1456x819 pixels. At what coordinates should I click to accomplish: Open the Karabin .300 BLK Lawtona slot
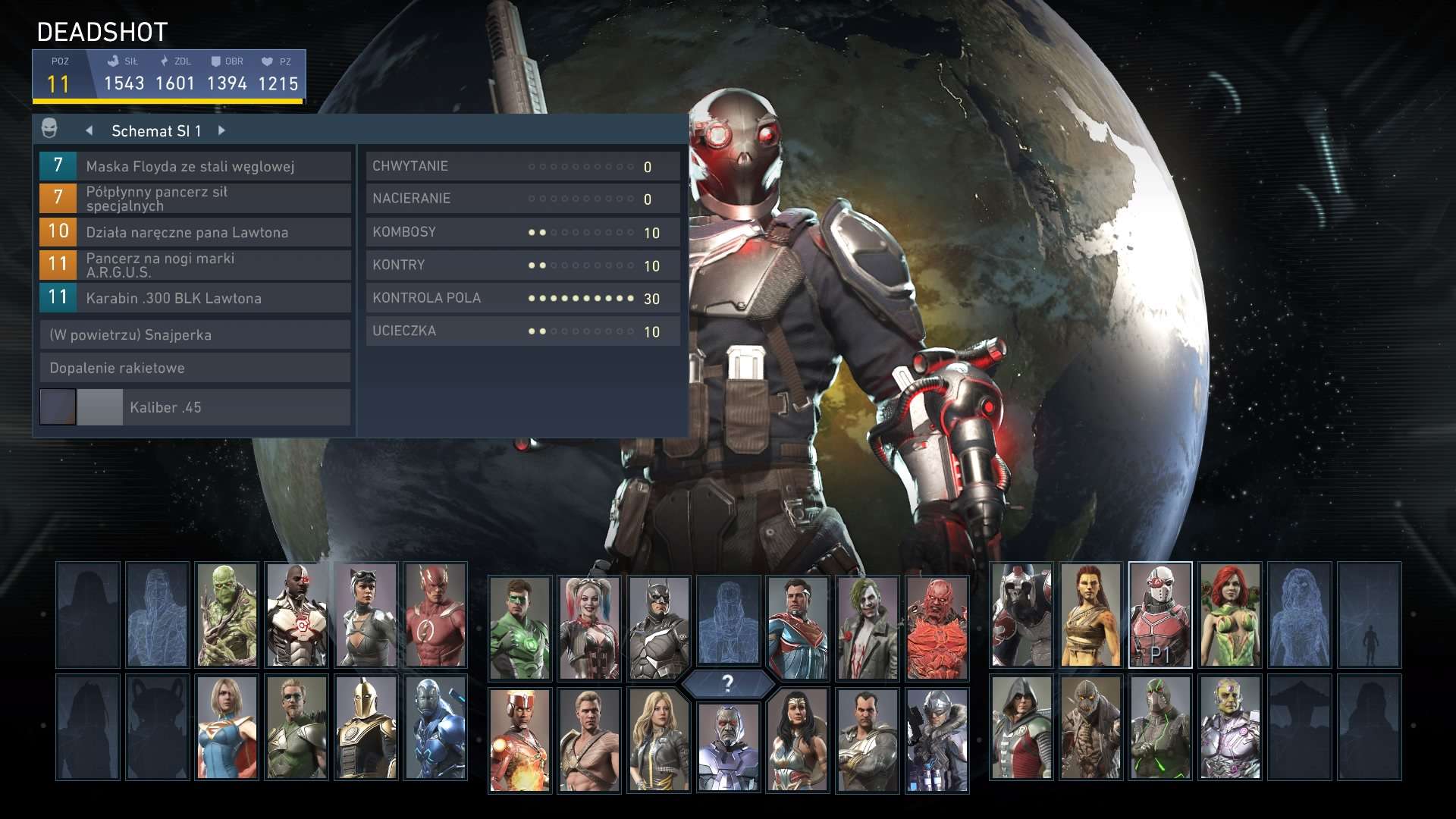point(193,298)
